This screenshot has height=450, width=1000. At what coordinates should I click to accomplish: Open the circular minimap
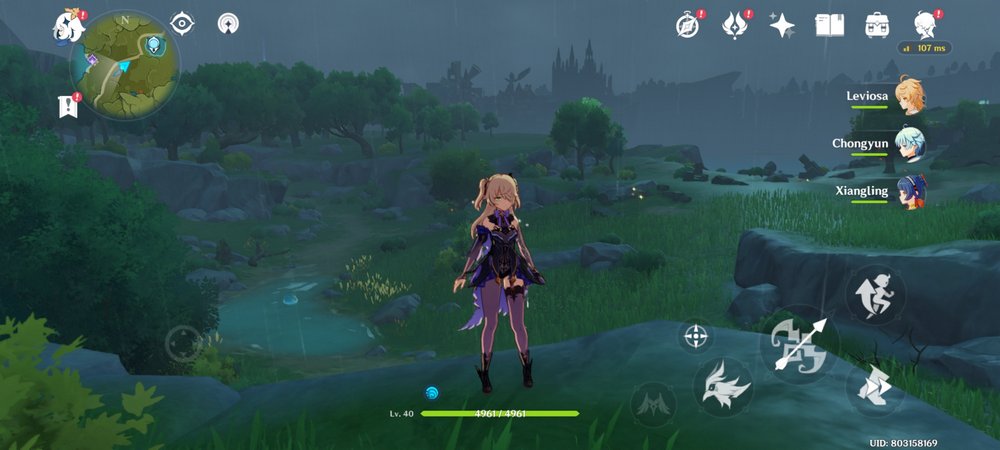125,64
